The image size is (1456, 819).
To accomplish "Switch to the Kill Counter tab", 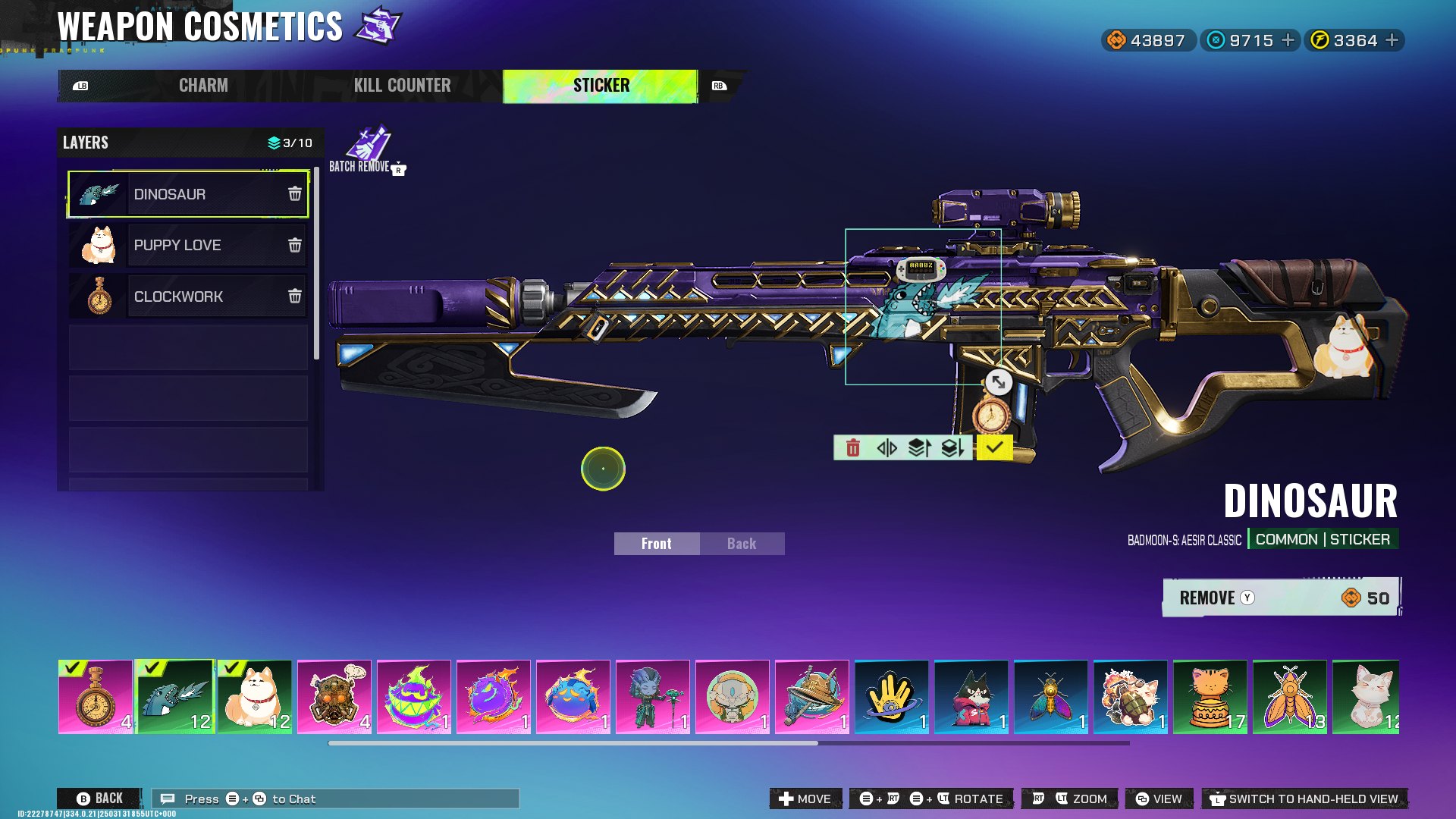I will (x=403, y=85).
